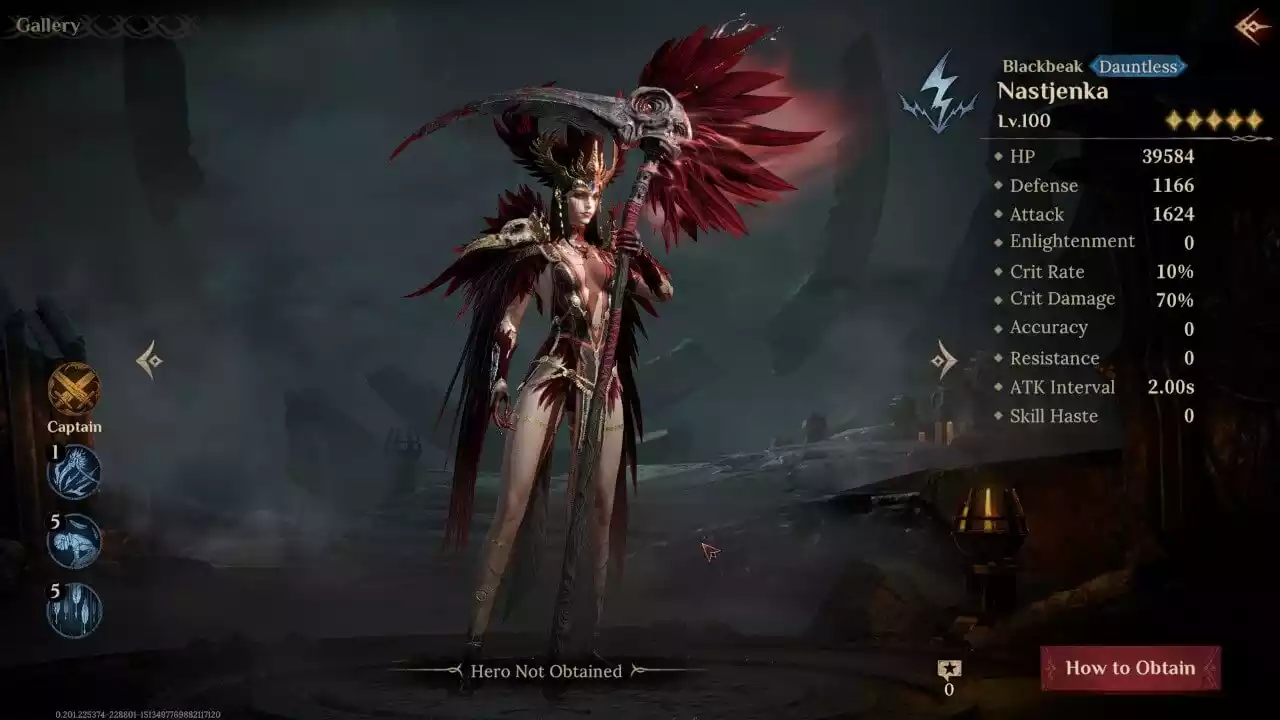The image size is (1280, 720).
Task: Open the falling feathers skill icon
Action: coord(74,607)
